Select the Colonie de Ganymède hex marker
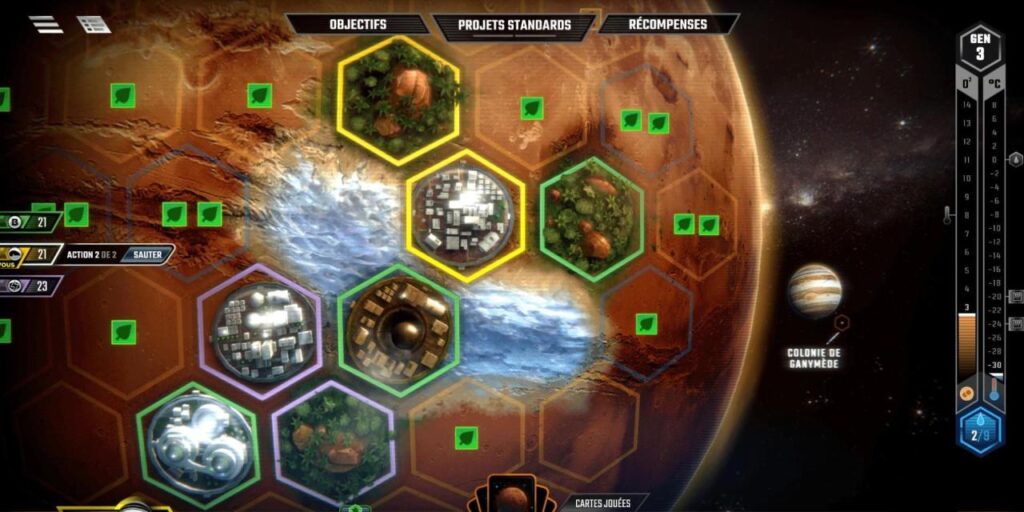 pyautogui.click(x=841, y=323)
